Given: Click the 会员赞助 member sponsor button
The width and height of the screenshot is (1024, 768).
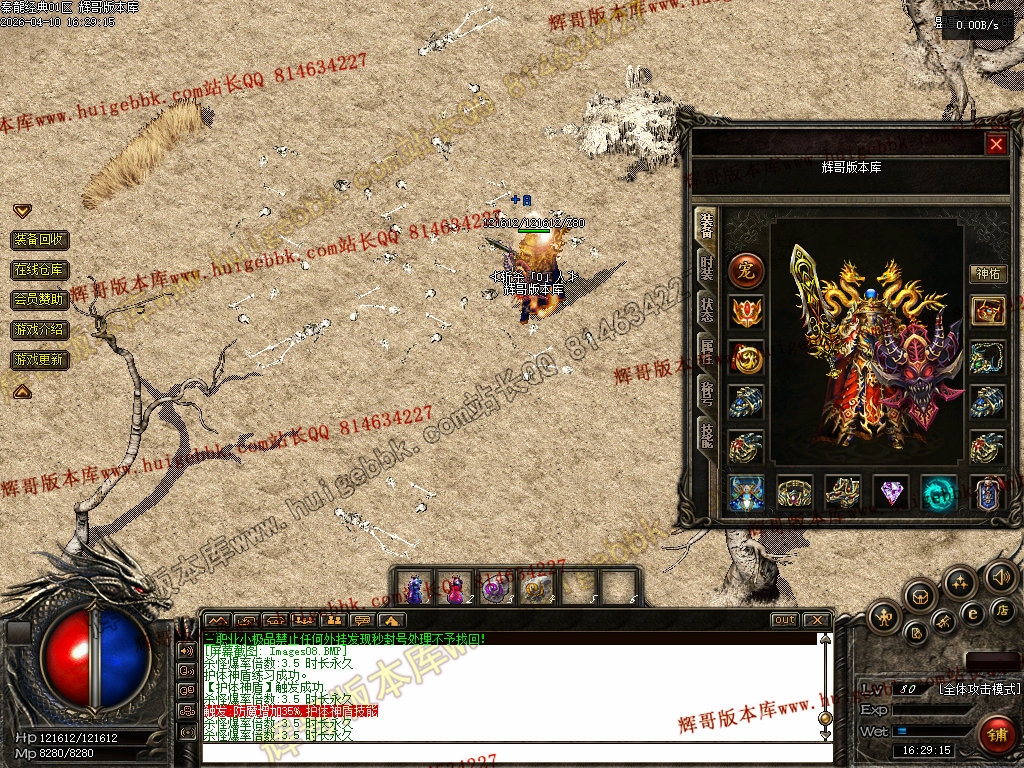Looking at the screenshot, I should coord(40,299).
